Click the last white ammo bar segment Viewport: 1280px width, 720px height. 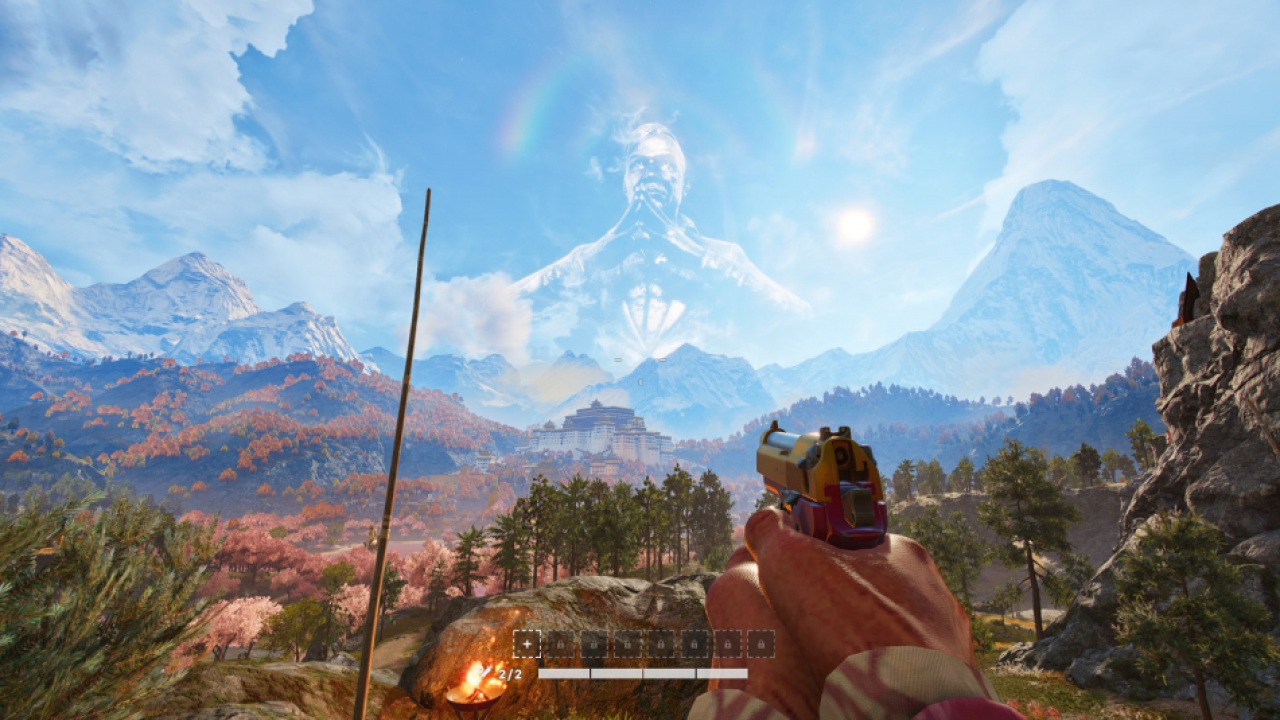pos(722,672)
